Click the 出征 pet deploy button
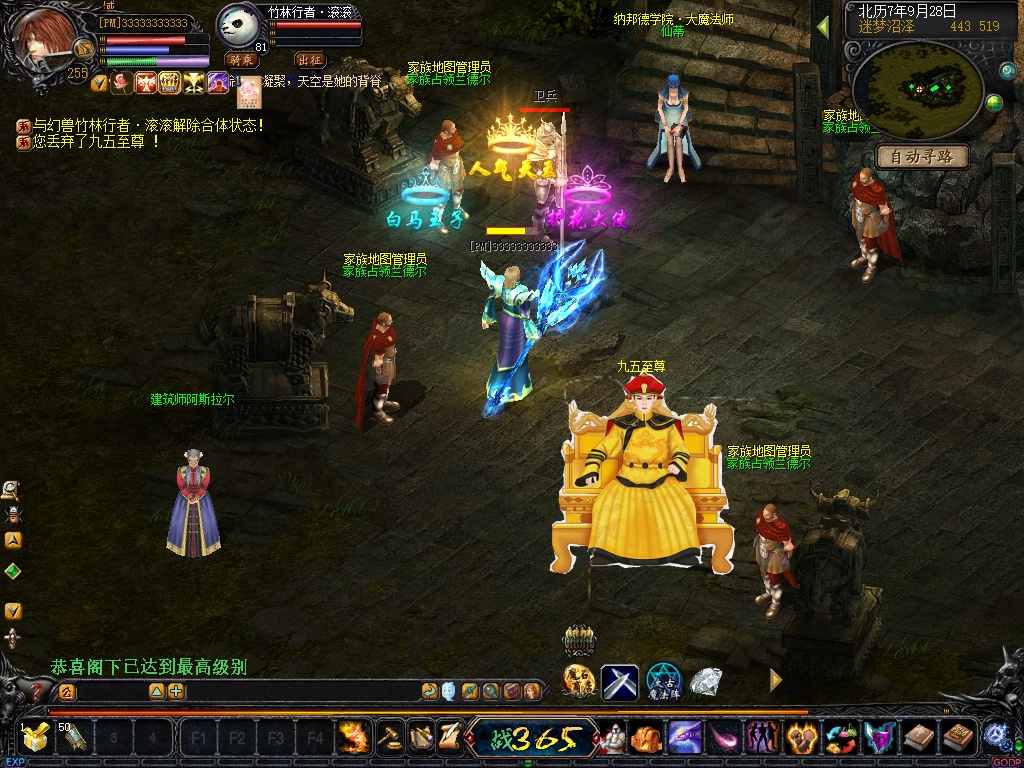The width and height of the screenshot is (1024, 768). tap(310, 60)
